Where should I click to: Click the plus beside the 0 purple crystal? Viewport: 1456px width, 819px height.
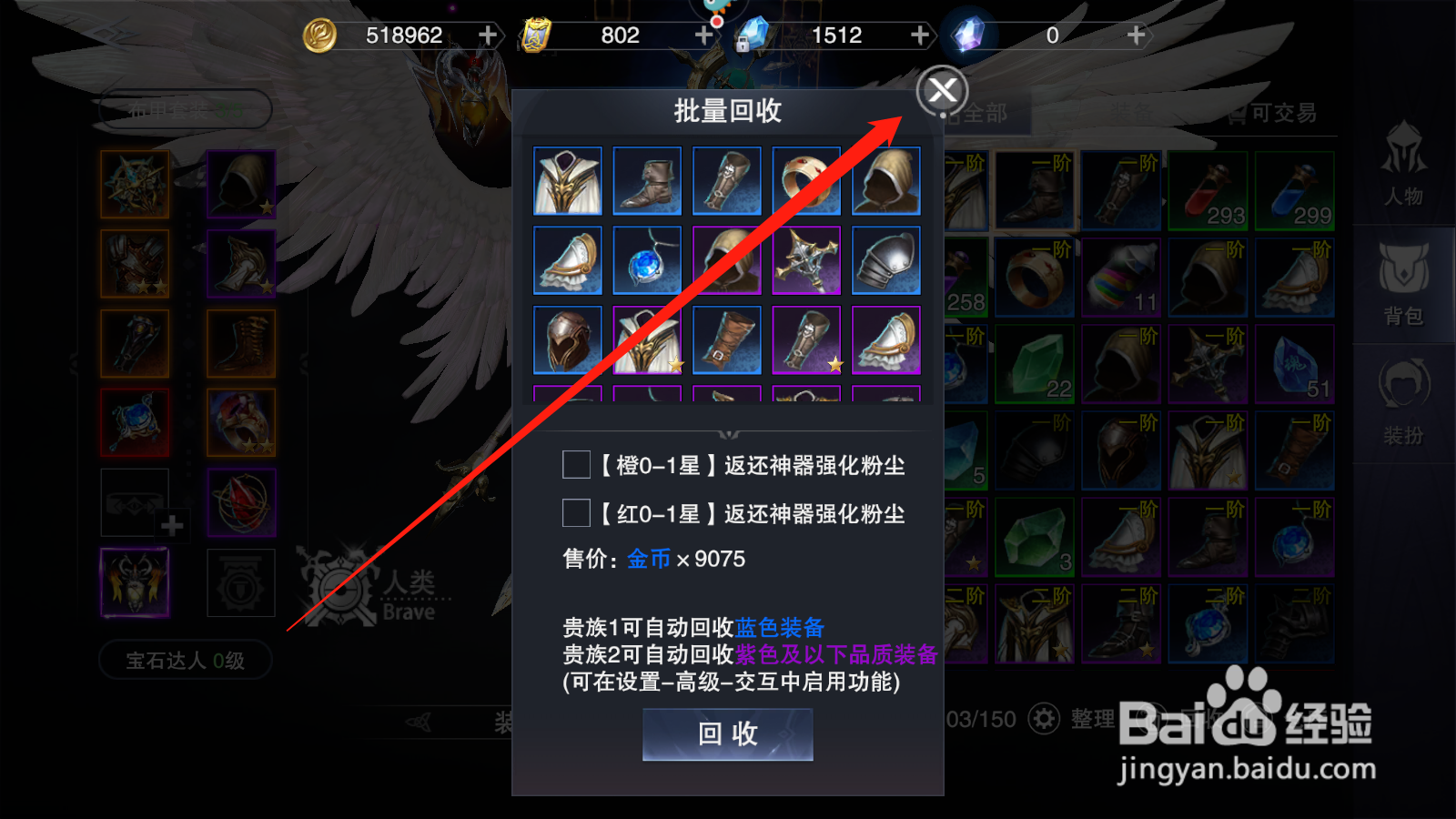1135,35
